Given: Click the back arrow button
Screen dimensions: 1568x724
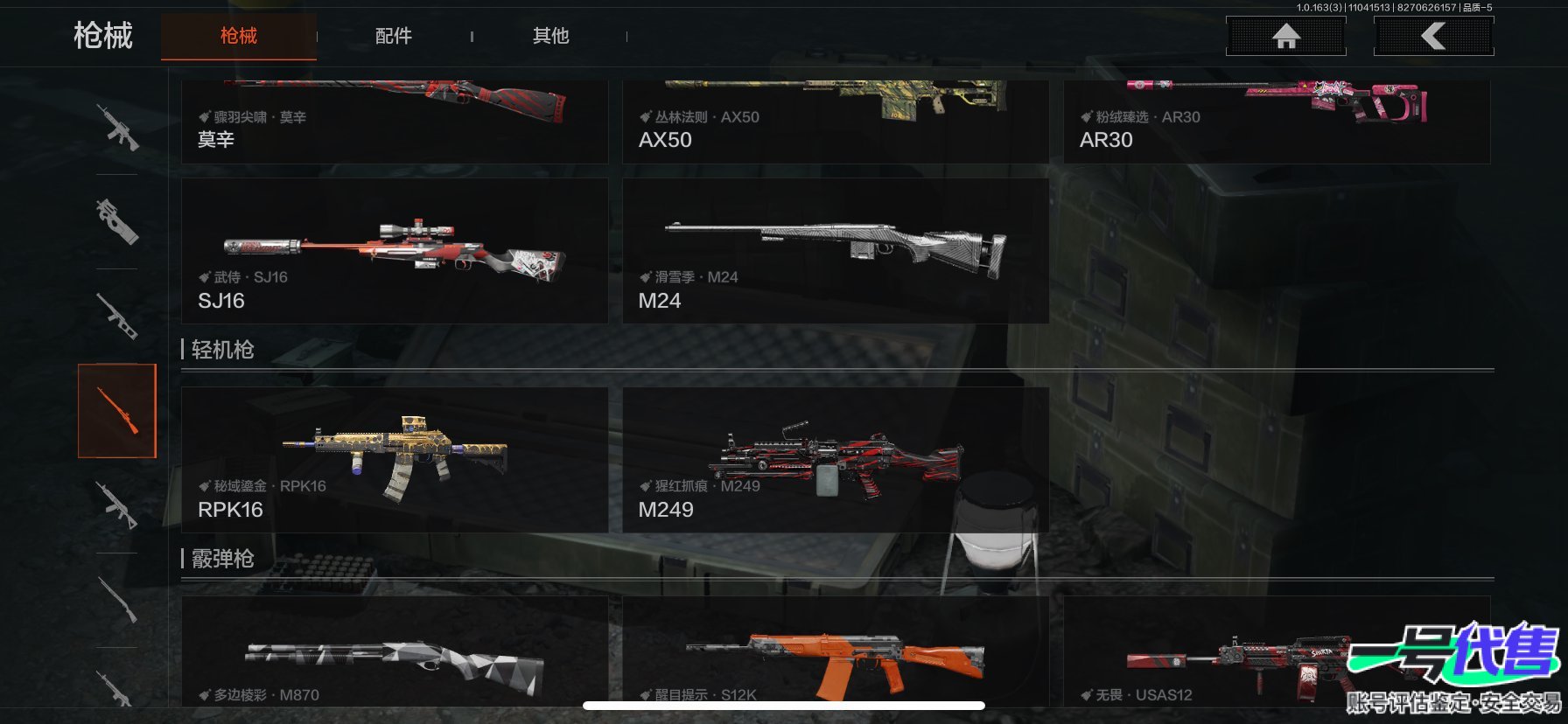Looking at the screenshot, I should click(1433, 36).
